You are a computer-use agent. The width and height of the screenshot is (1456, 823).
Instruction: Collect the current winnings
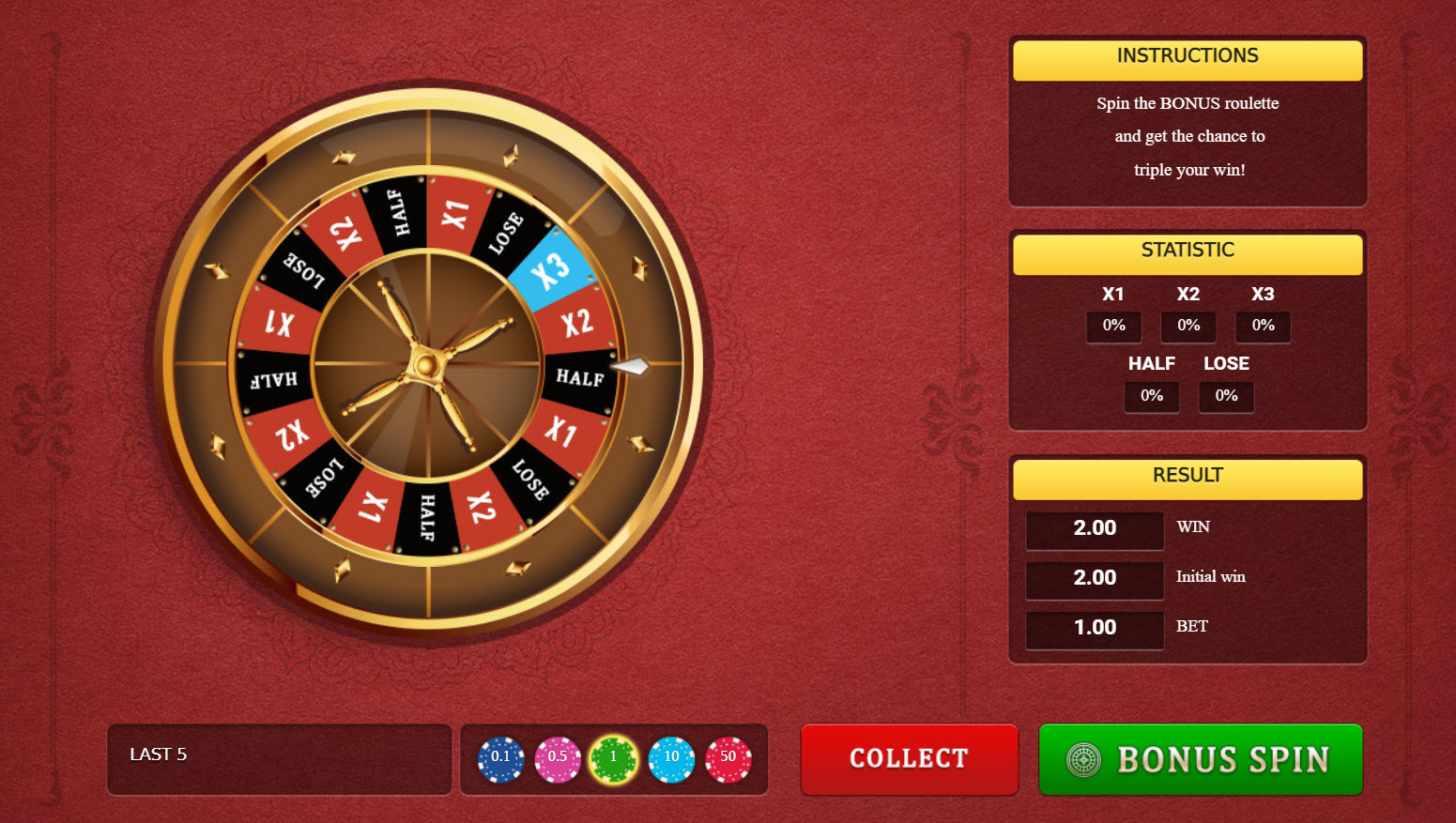(x=909, y=758)
